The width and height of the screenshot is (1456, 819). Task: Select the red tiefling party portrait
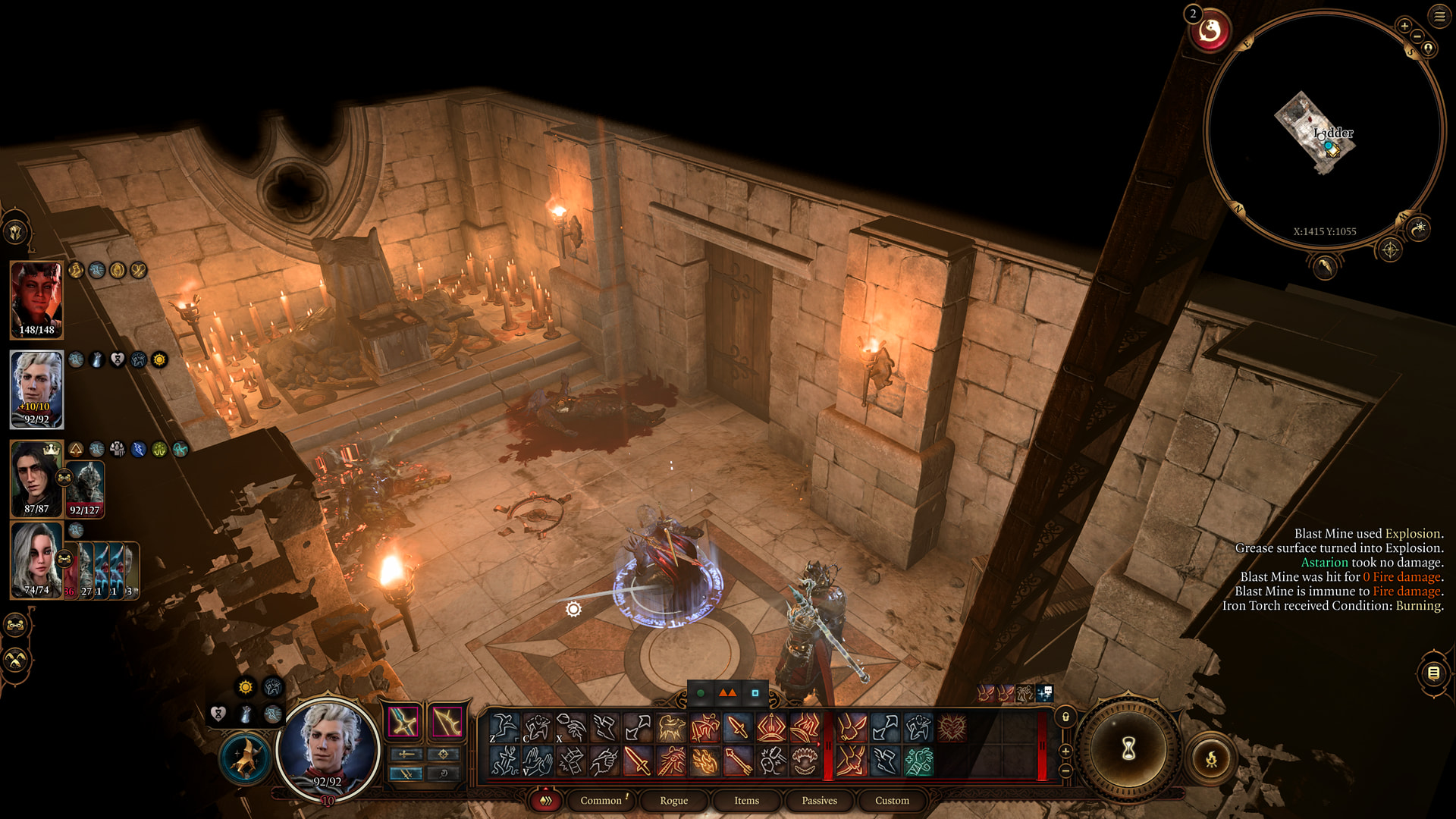coord(36,300)
